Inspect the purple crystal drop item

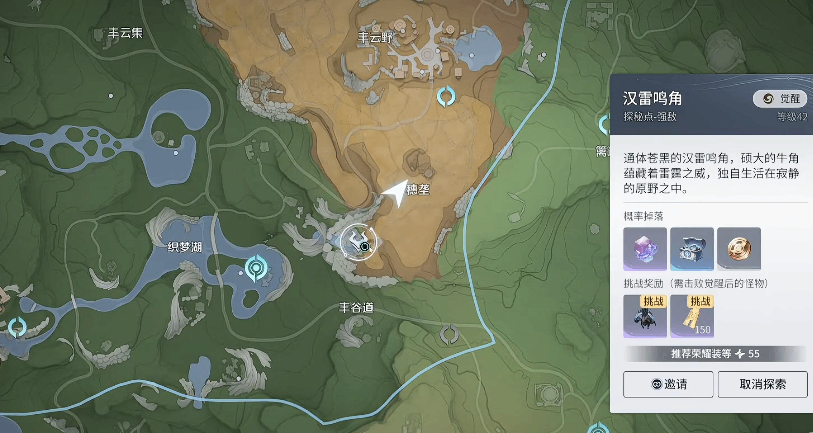643,249
